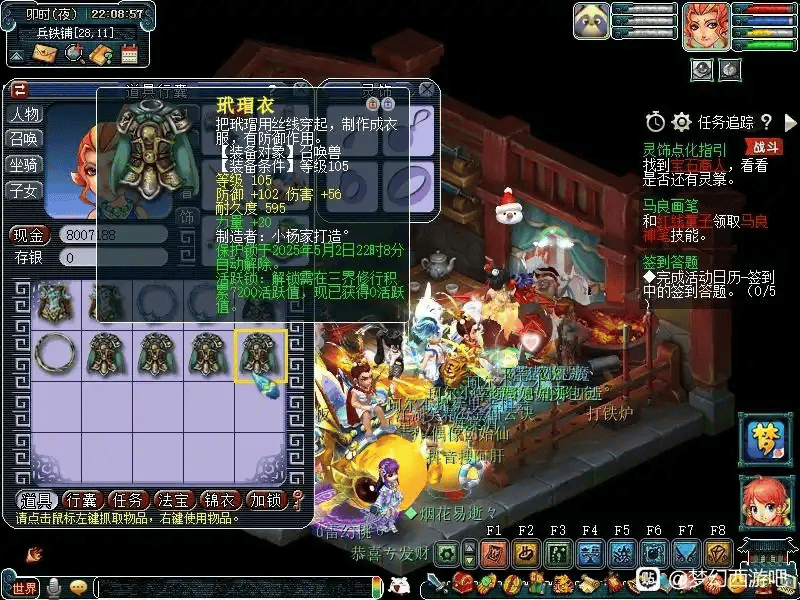Pick the silver ring in the inventory
This screenshot has height=600, width=800.
53,354
